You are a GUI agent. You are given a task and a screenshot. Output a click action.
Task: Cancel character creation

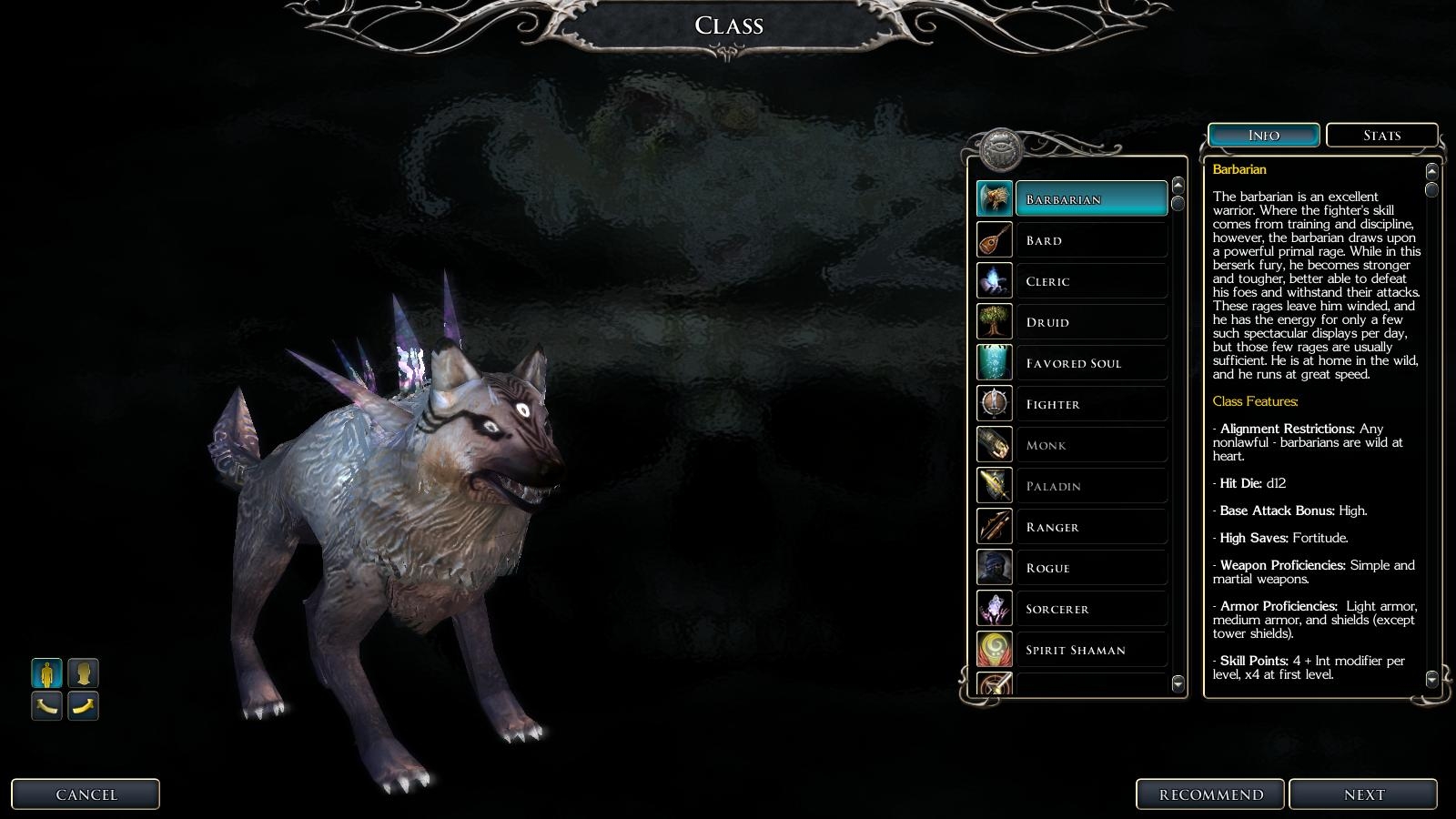tap(86, 794)
